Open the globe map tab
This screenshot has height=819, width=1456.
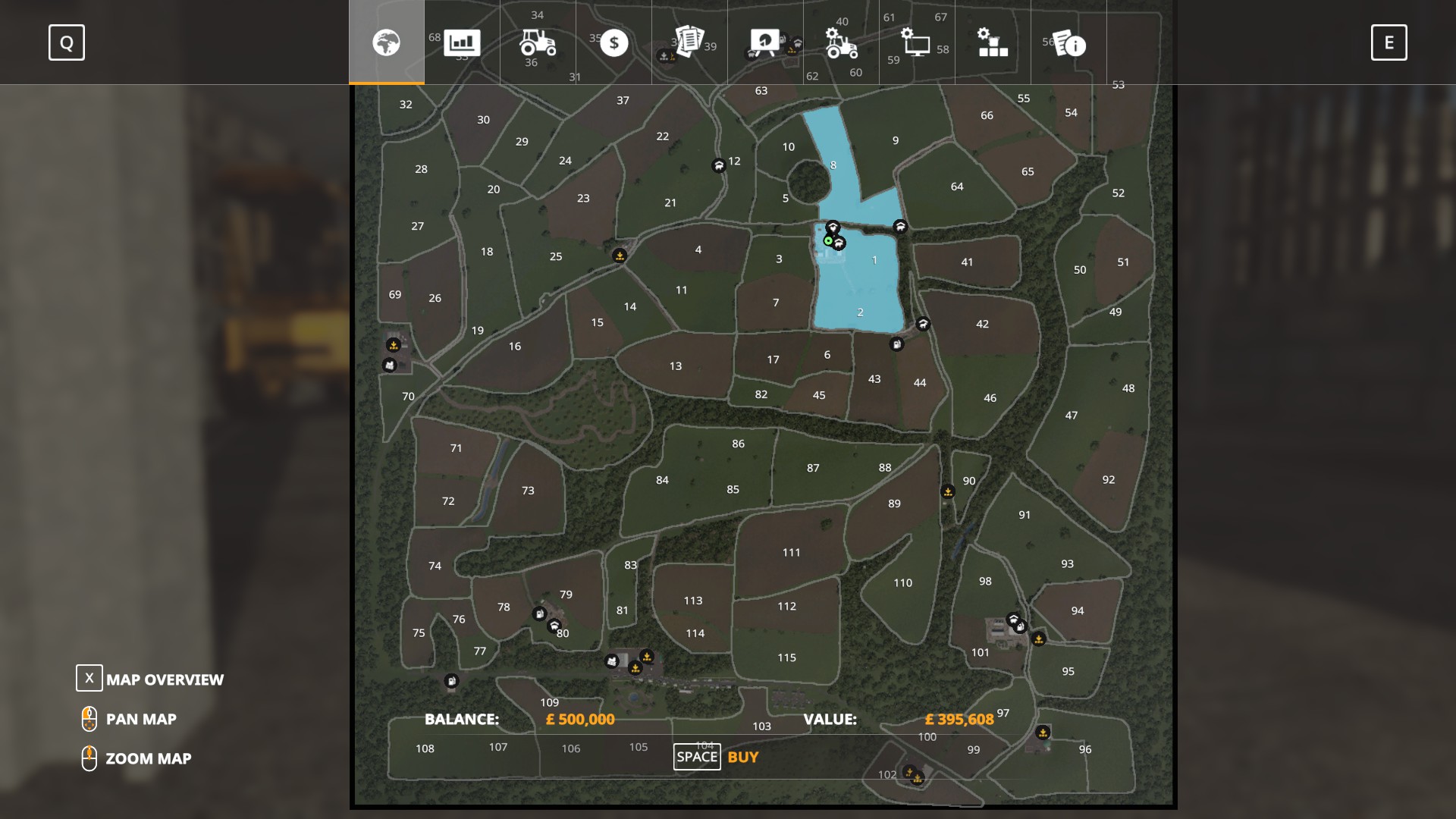386,42
